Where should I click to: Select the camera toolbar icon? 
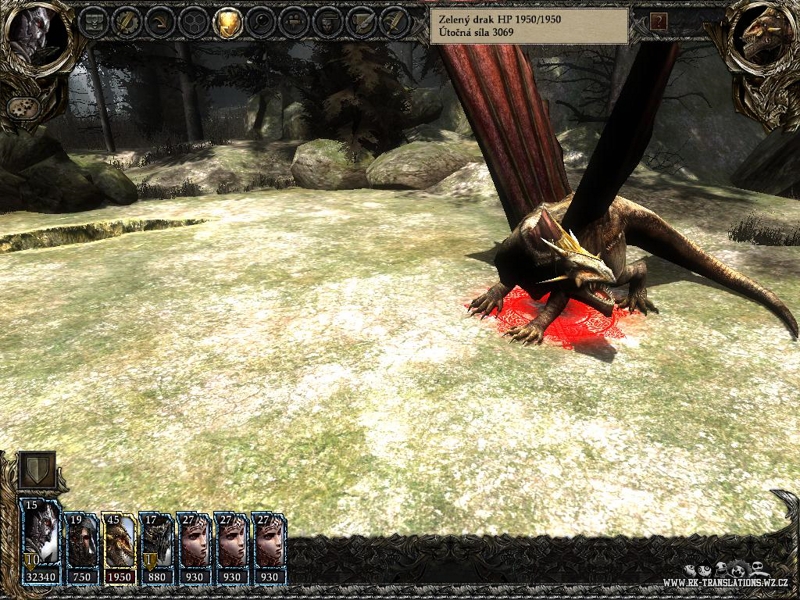point(295,21)
